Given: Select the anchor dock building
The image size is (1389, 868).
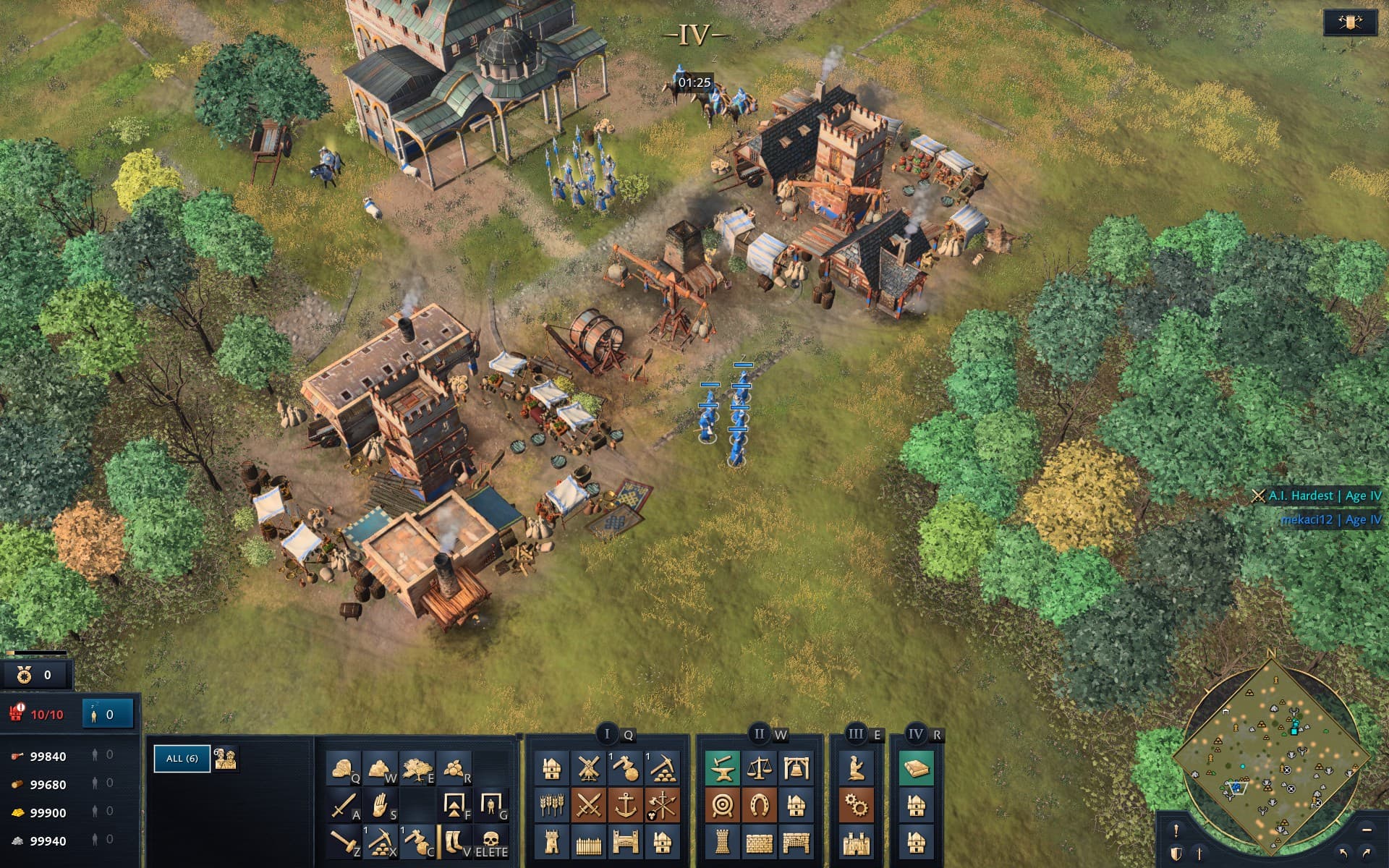Looking at the screenshot, I should tap(625, 805).
